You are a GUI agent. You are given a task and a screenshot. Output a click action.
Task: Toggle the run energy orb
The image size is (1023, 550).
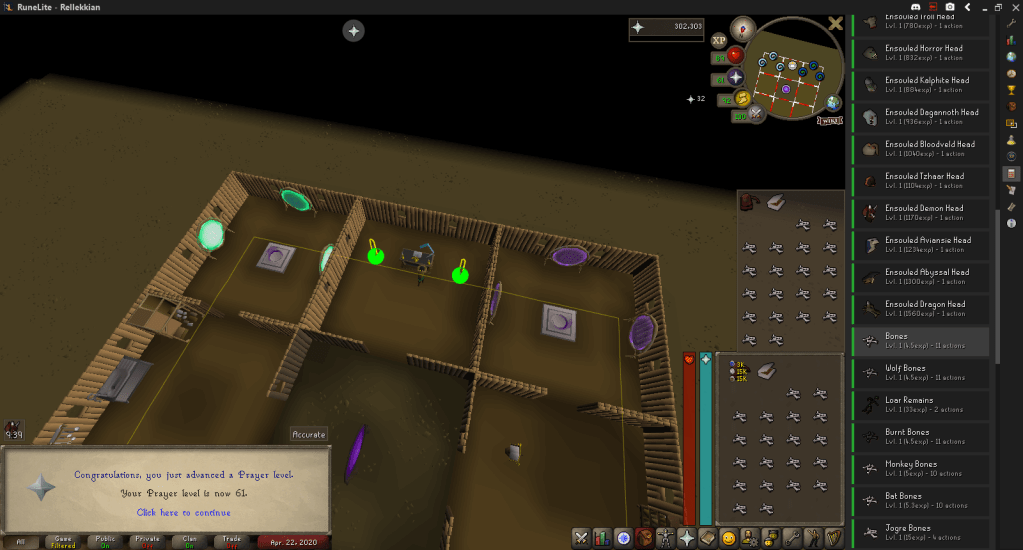(743, 98)
